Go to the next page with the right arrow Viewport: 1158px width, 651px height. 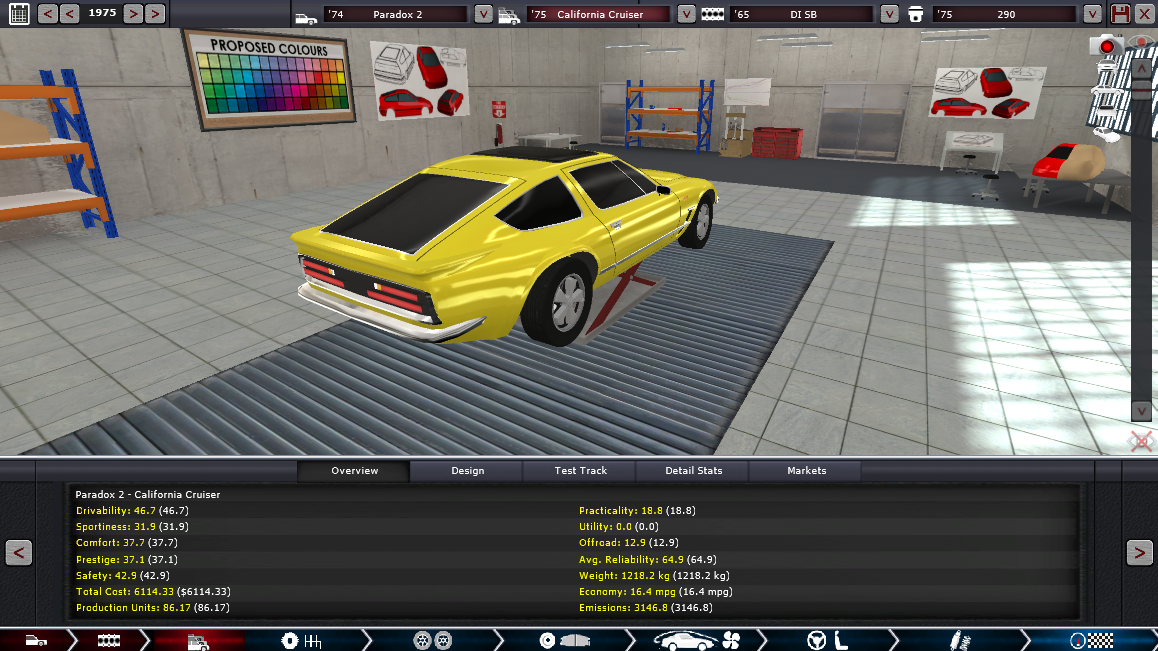tap(1139, 552)
